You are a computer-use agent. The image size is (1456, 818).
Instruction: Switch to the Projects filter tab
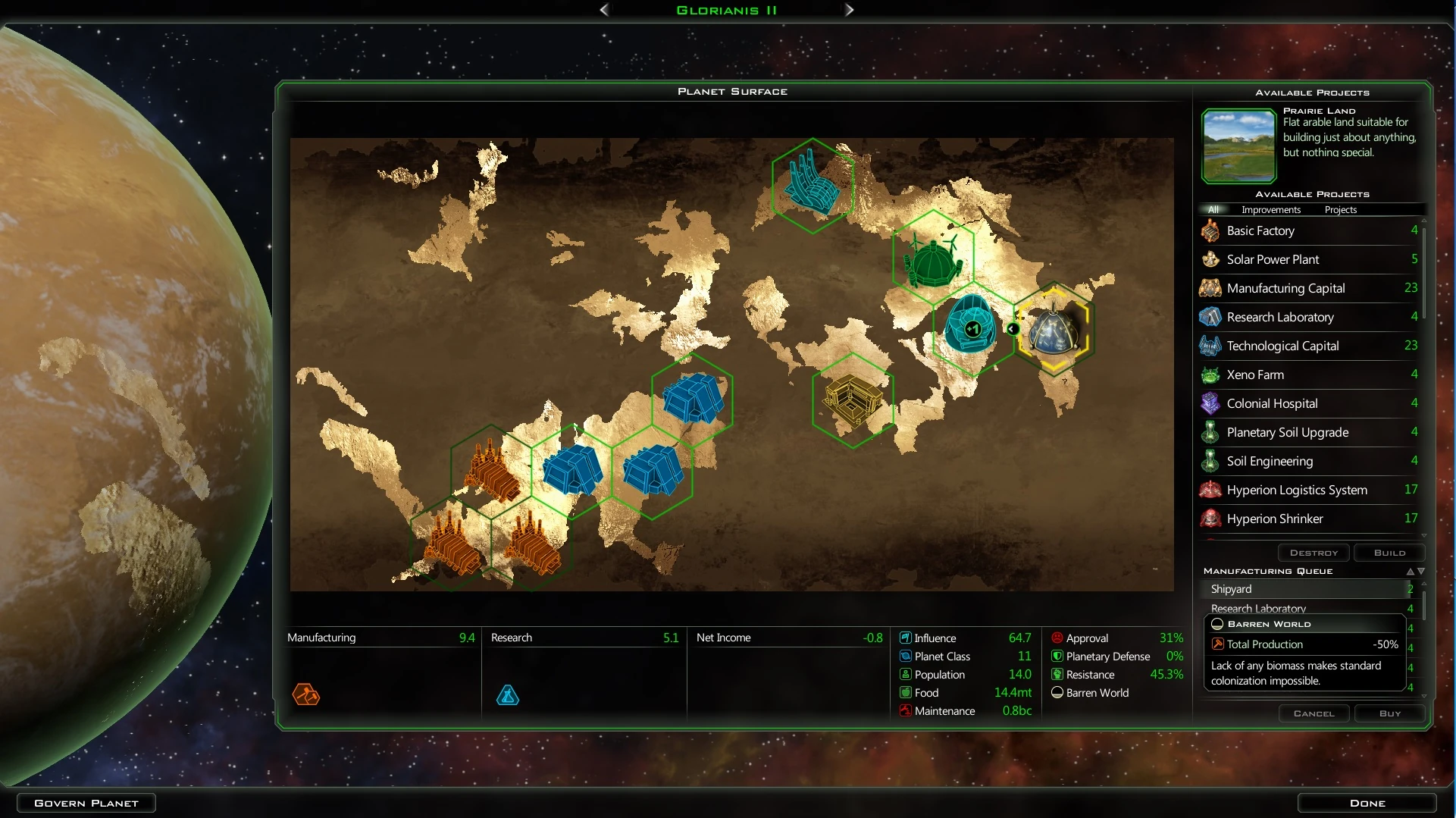(x=1340, y=210)
